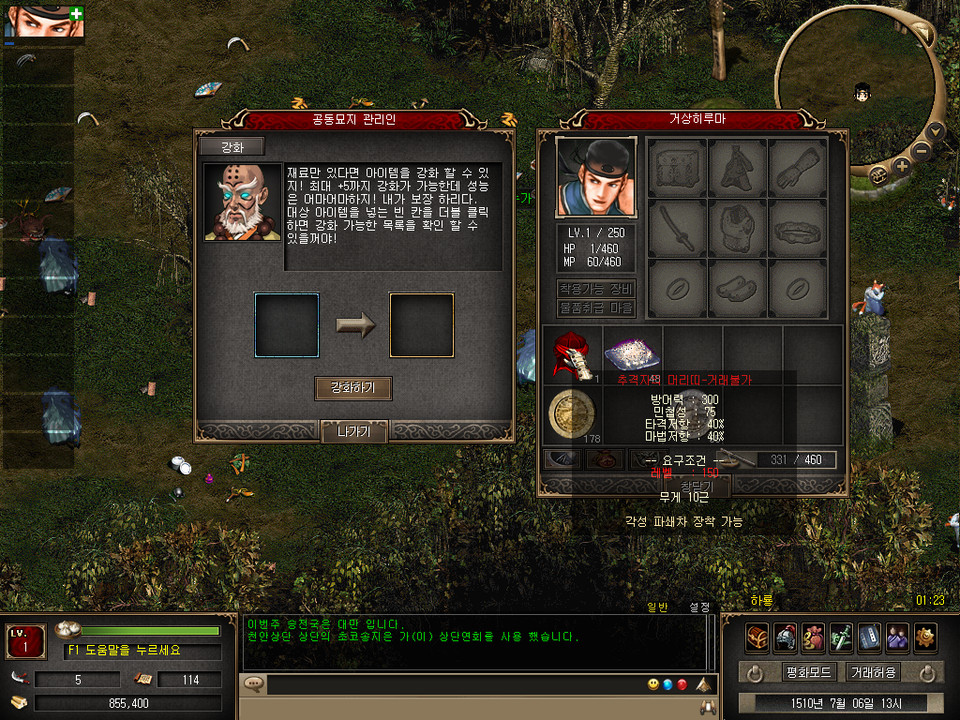Click the 착용가능 장비 button
This screenshot has width=960, height=720.
click(595, 289)
